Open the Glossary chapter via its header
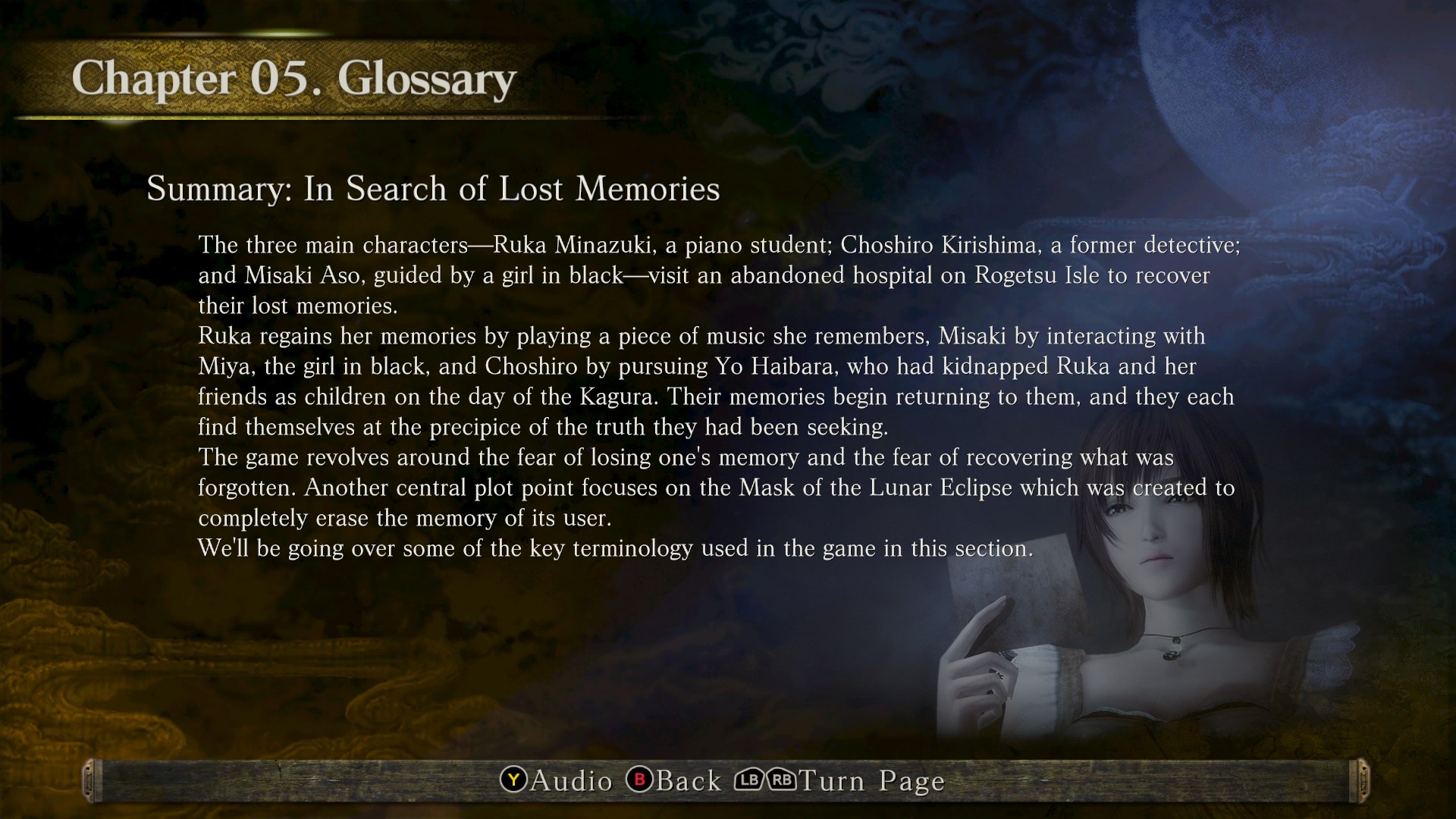This screenshot has height=819, width=1456. click(x=296, y=77)
